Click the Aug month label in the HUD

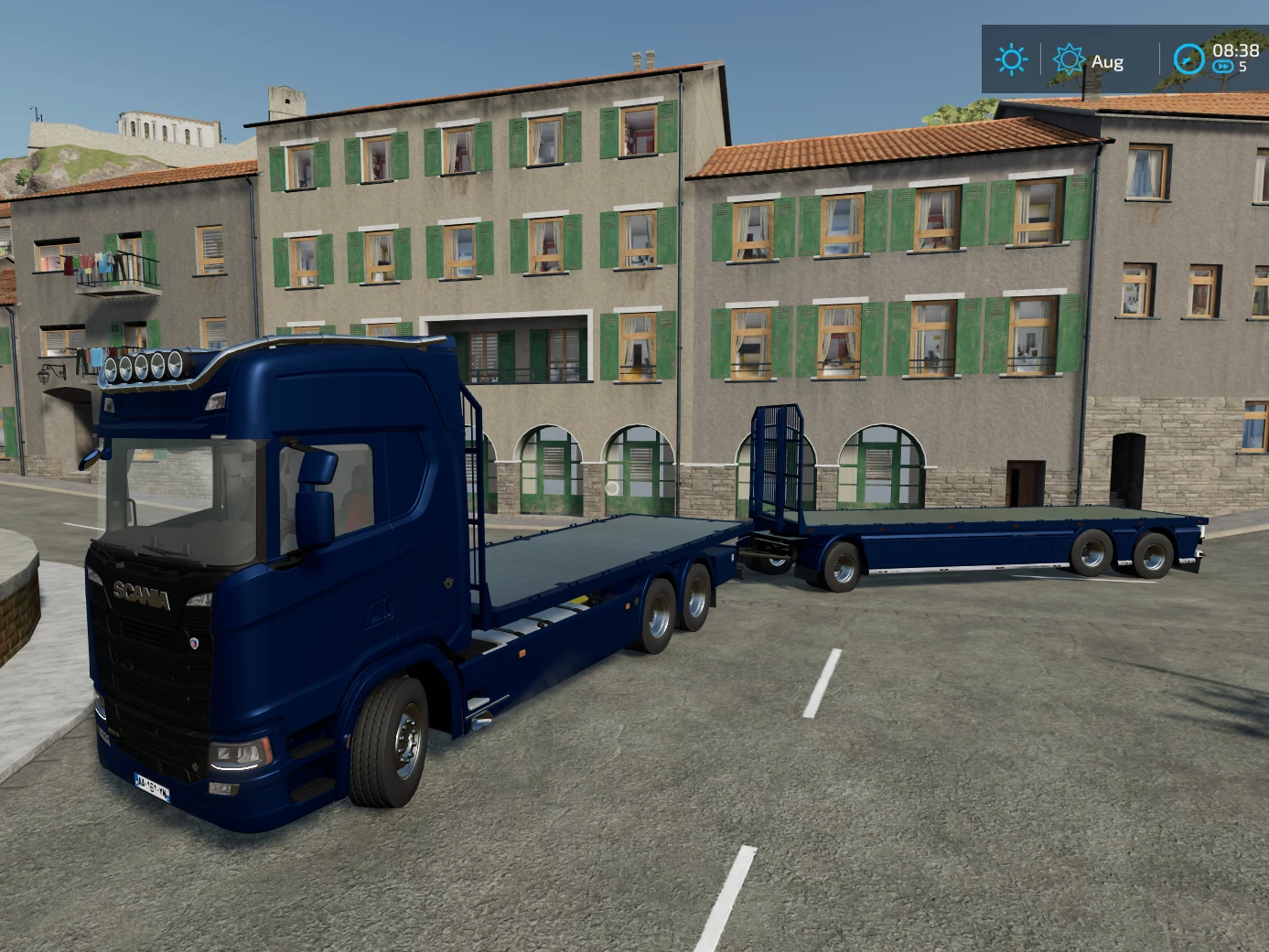[x=1107, y=62]
